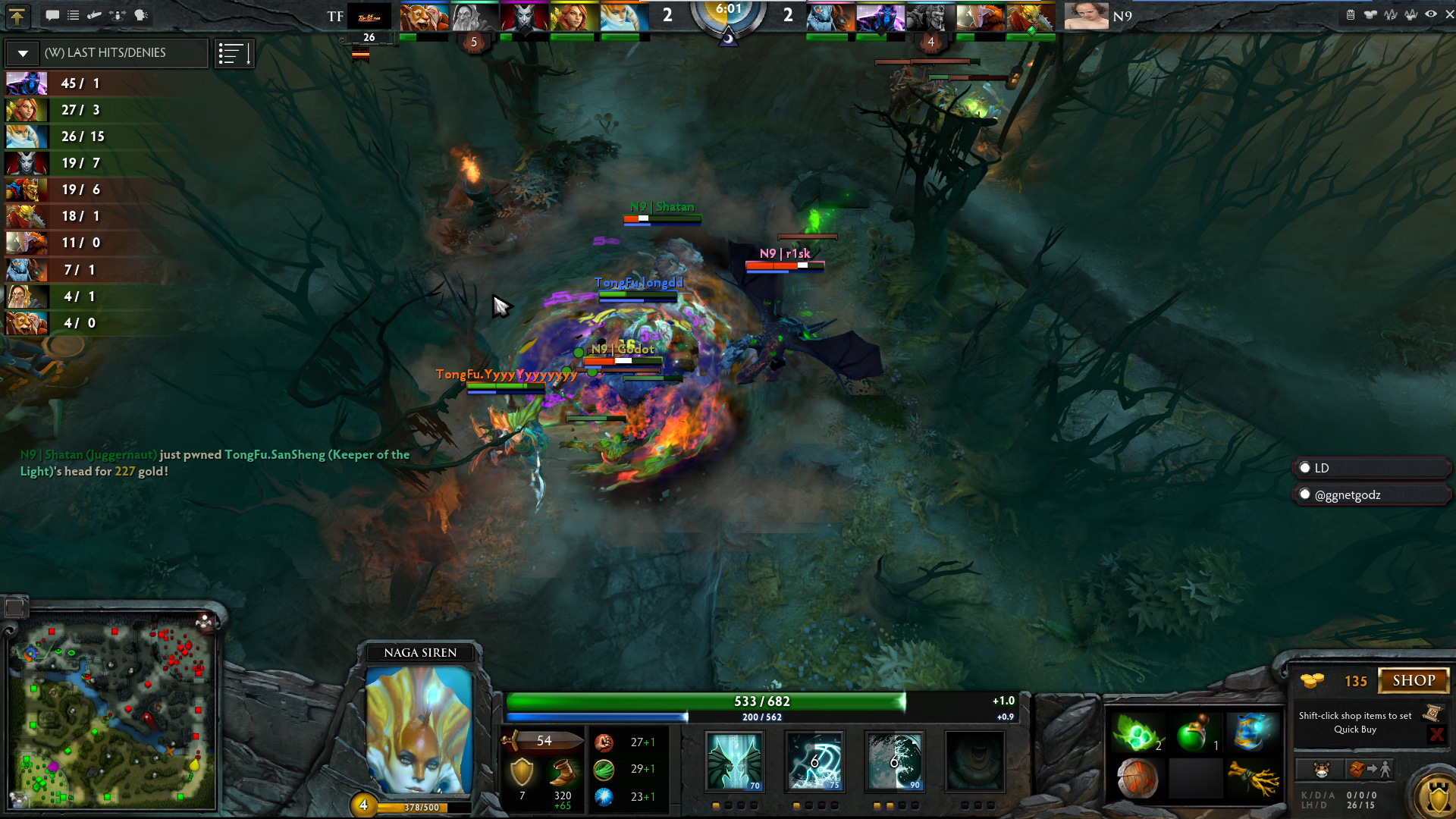Open the SHOP panel
Image resolution: width=1456 pixels, height=819 pixels.
pyautogui.click(x=1413, y=680)
